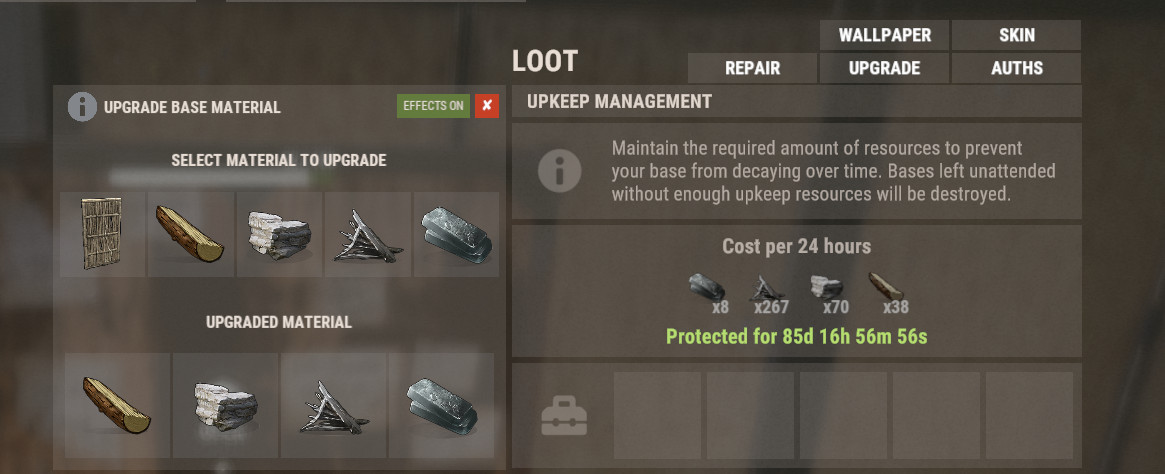
Task: Choose metal fragments under Select Material to Upgrade
Action: pos(367,235)
